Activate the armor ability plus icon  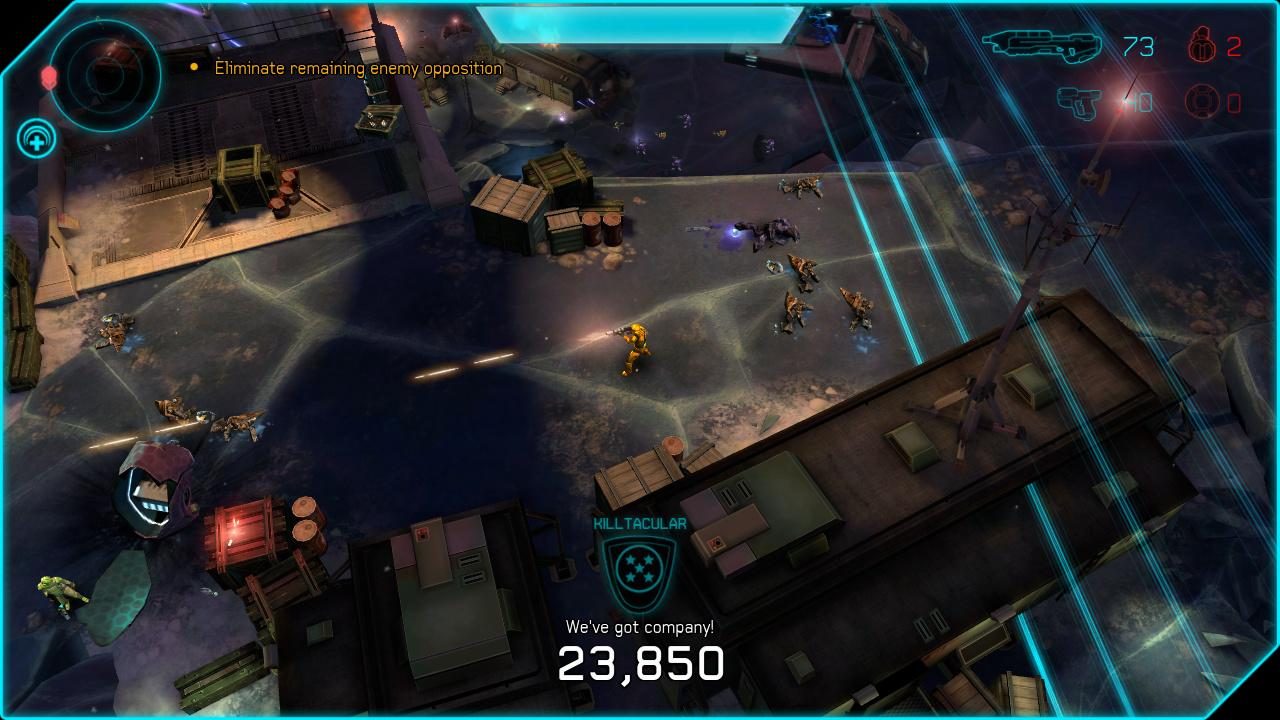click(35, 139)
